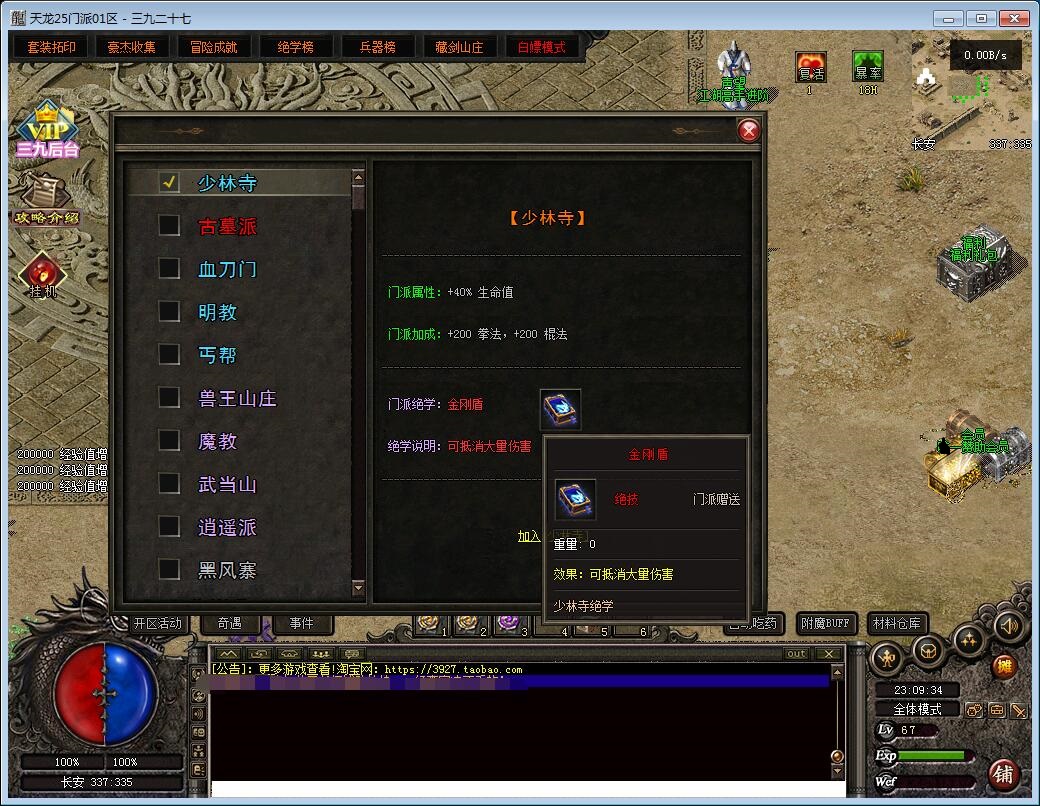Tick the 古墓派 checkbox
1040x806 pixels.
(x=170, y=226)
